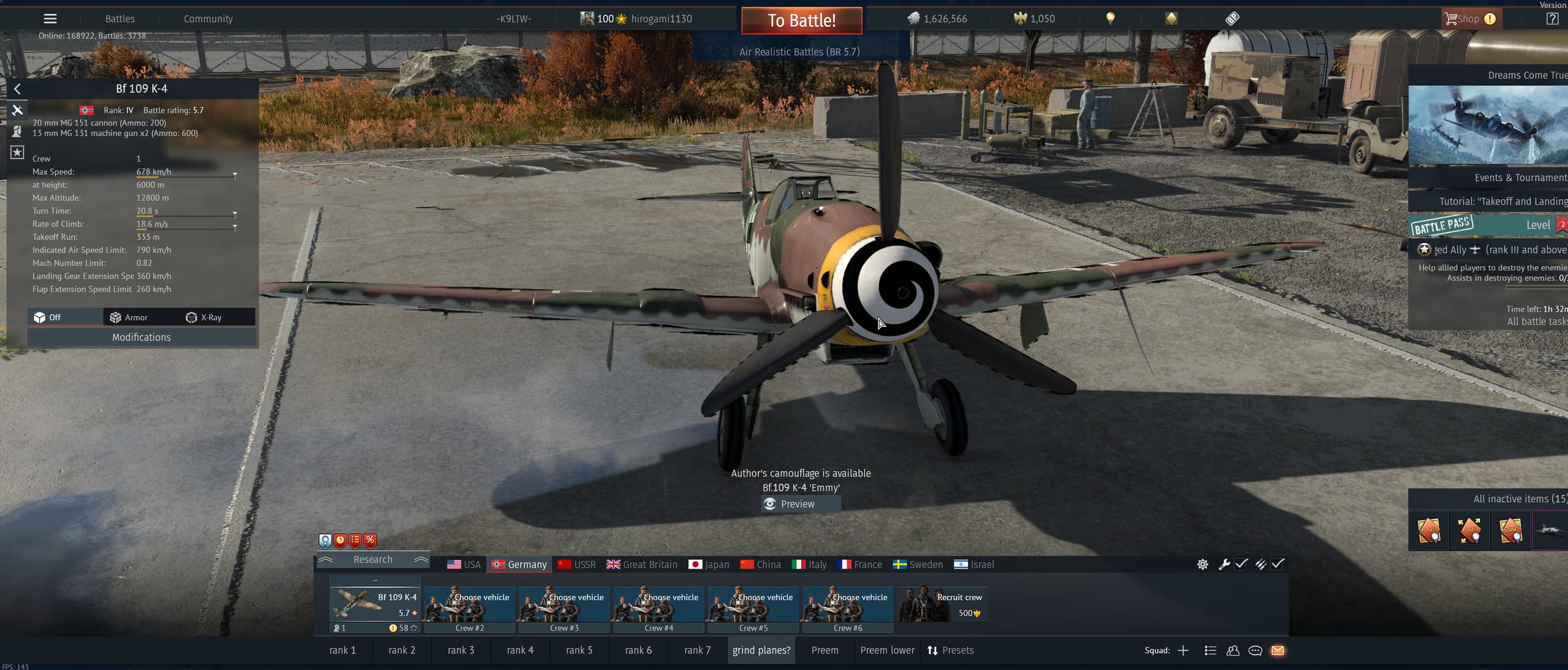This screenshot has width=1568, height=670.
Task: Choose a vehicle for Crew #3
Action: point(563,604)
